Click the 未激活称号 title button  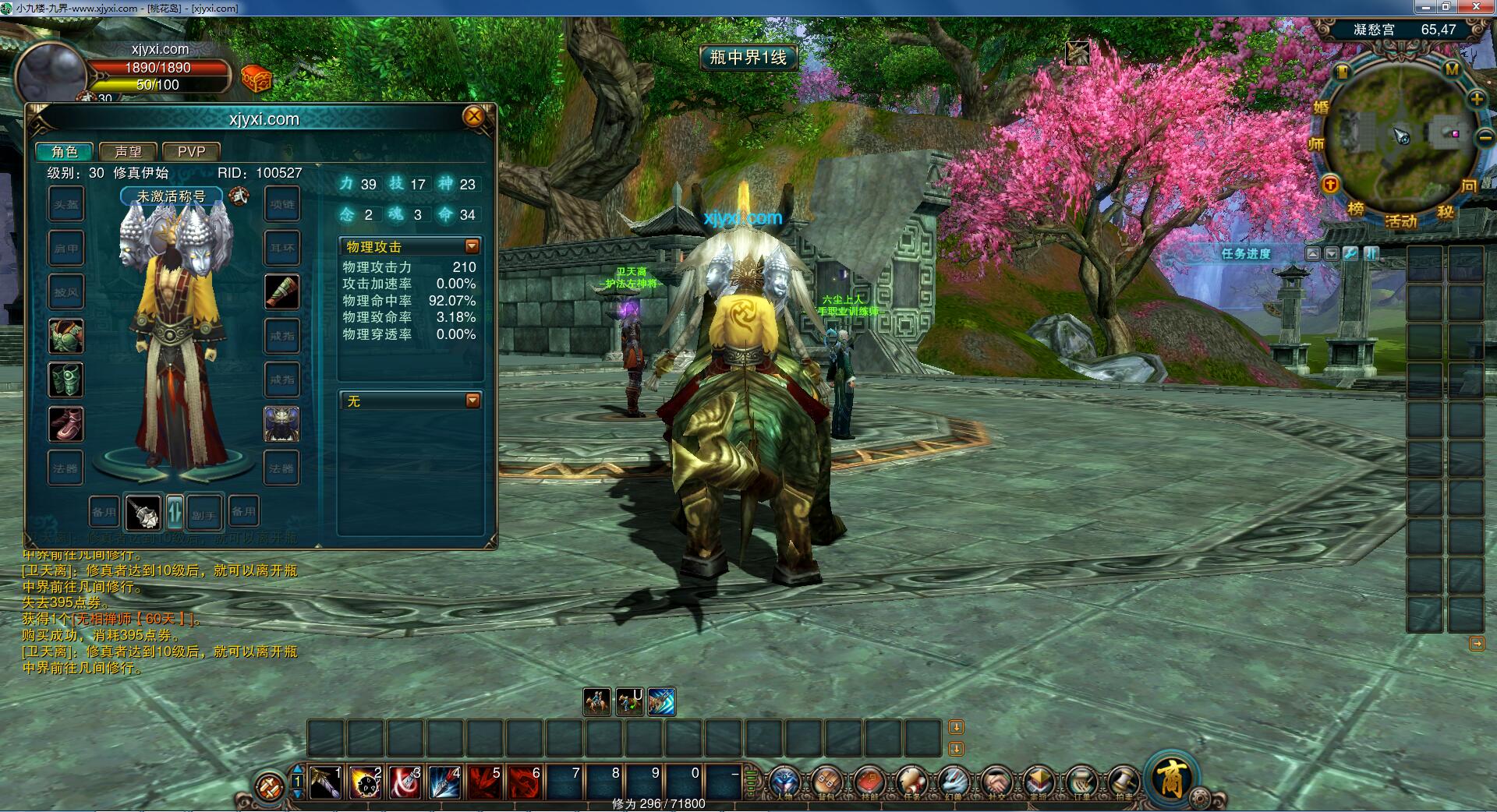(171, 196)
